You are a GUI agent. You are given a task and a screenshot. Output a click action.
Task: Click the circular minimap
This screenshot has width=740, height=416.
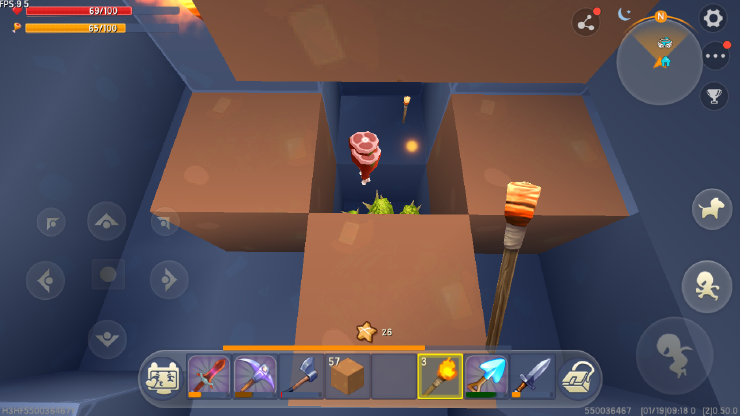[x=659, y=60]
